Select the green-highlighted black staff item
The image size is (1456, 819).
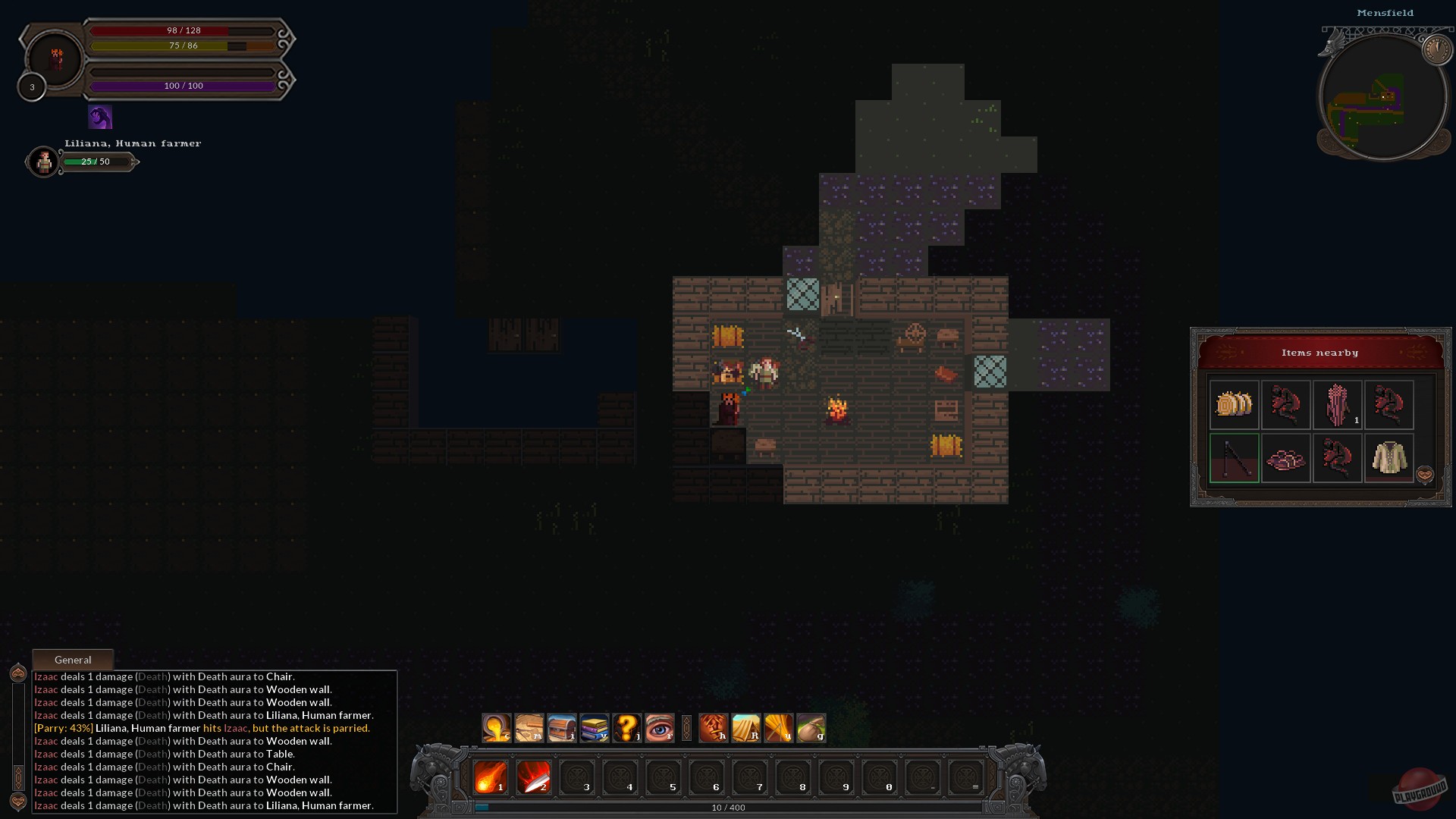click(1234, 458)
